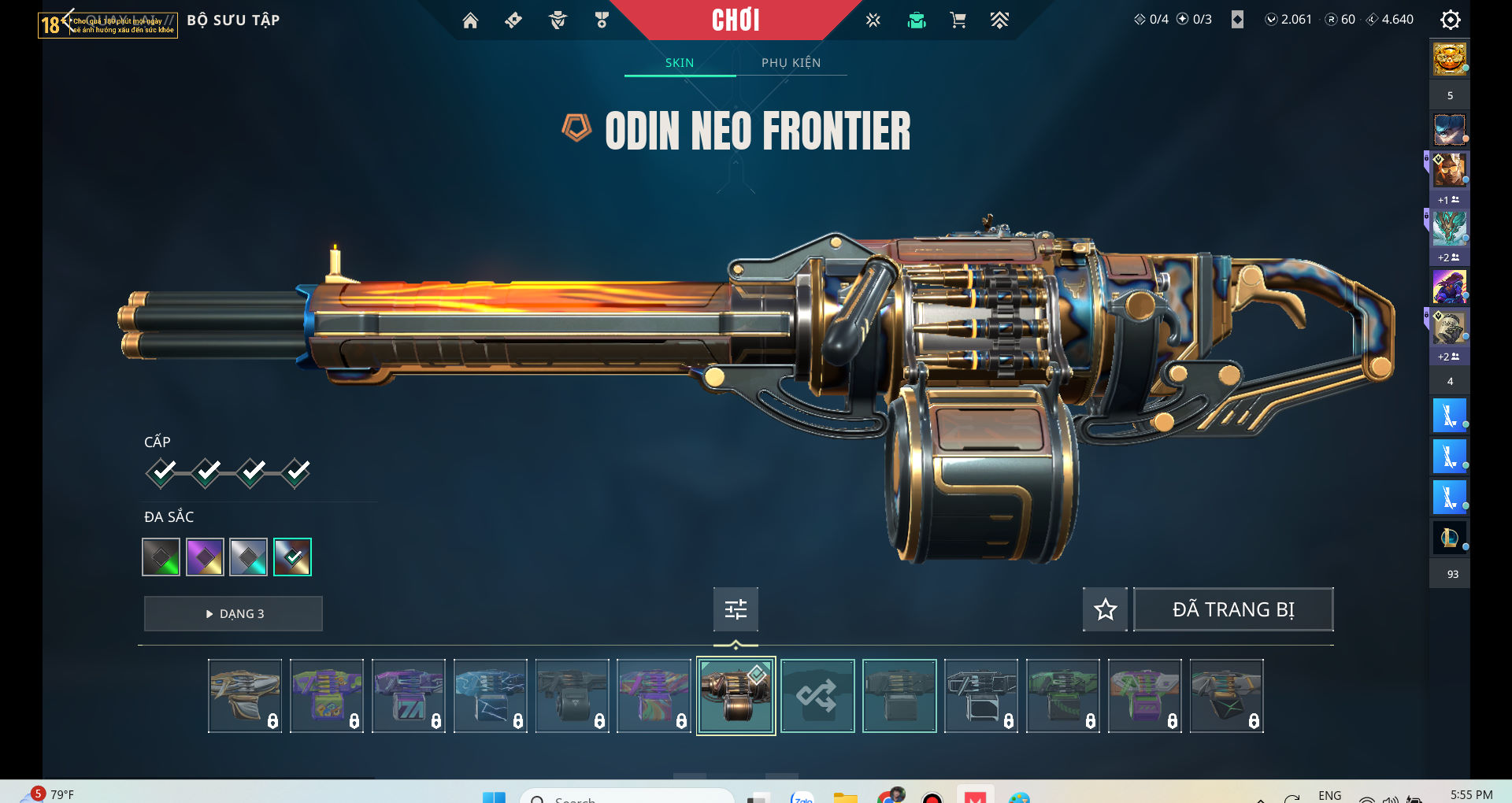Screen dimensions: 1512x803
Task: Choose the purple-yellow color variant swatch
Action: point(205,557)
